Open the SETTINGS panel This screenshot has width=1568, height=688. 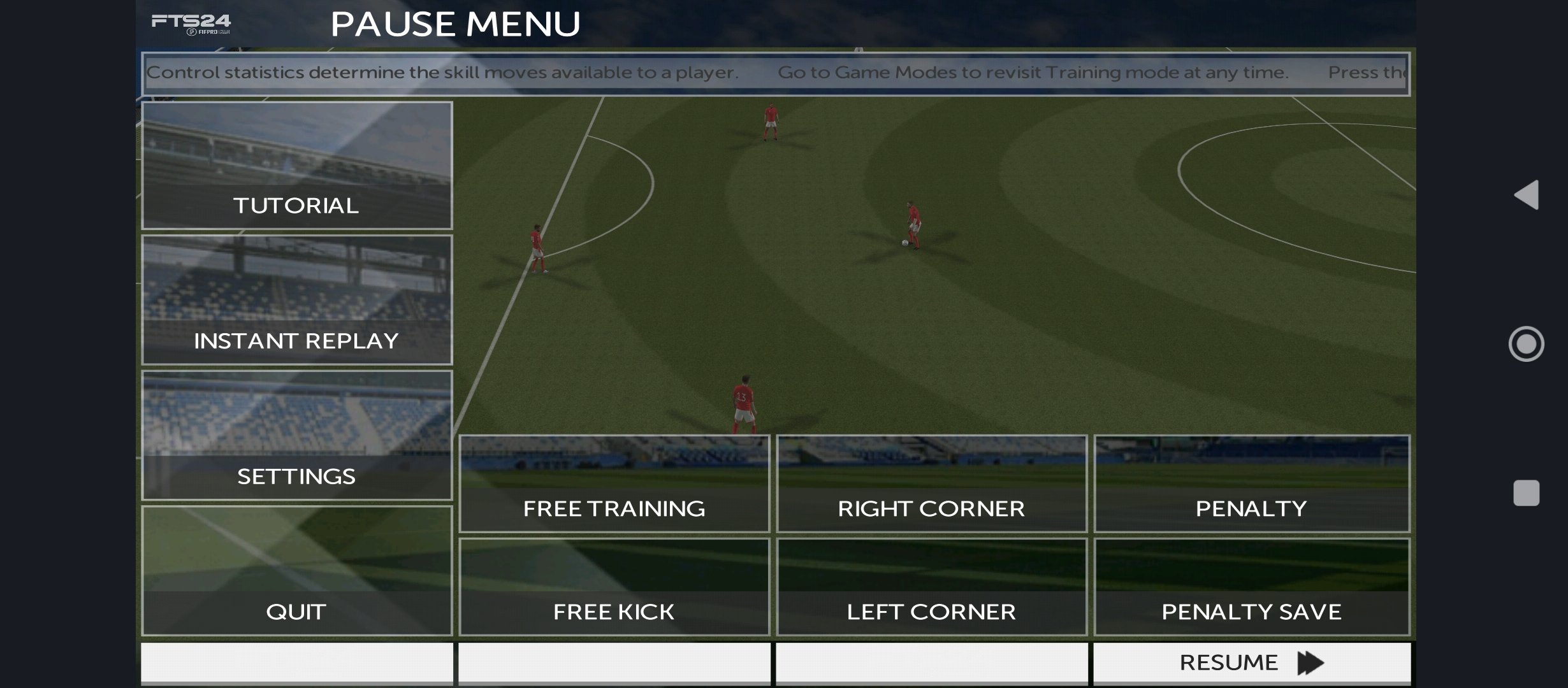296,475
